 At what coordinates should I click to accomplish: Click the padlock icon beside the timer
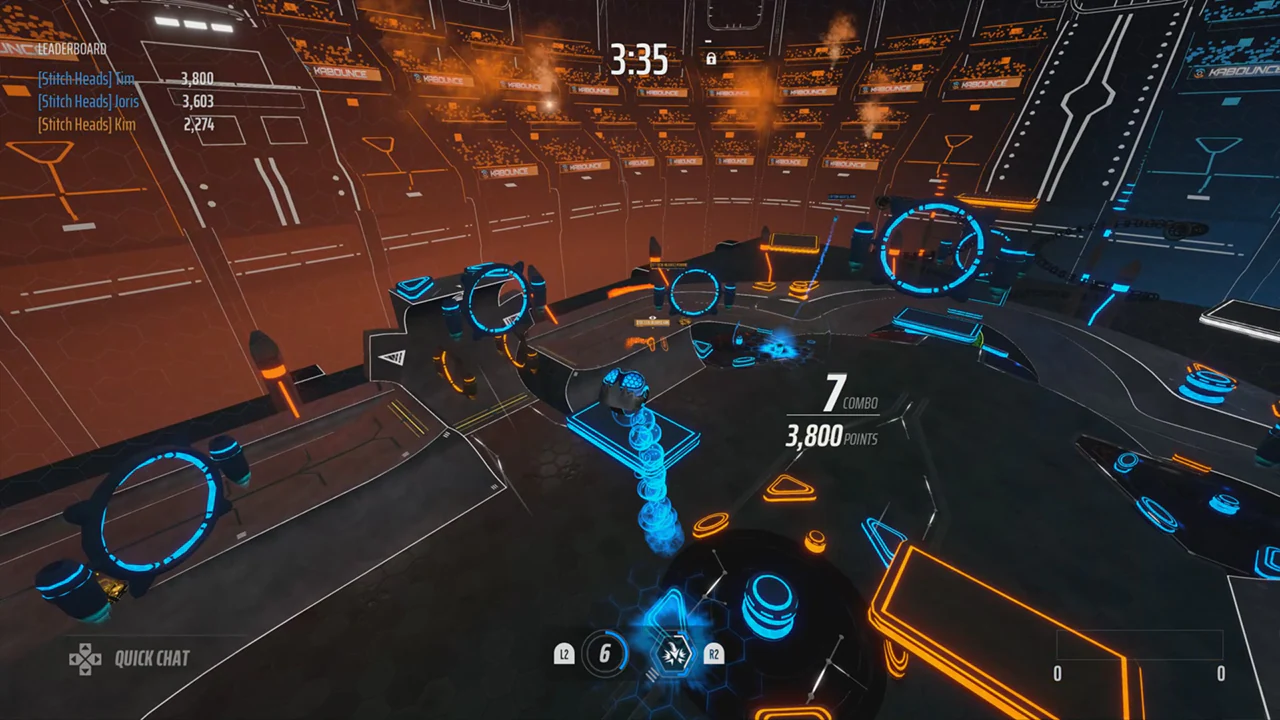click(x=712, y=60)
